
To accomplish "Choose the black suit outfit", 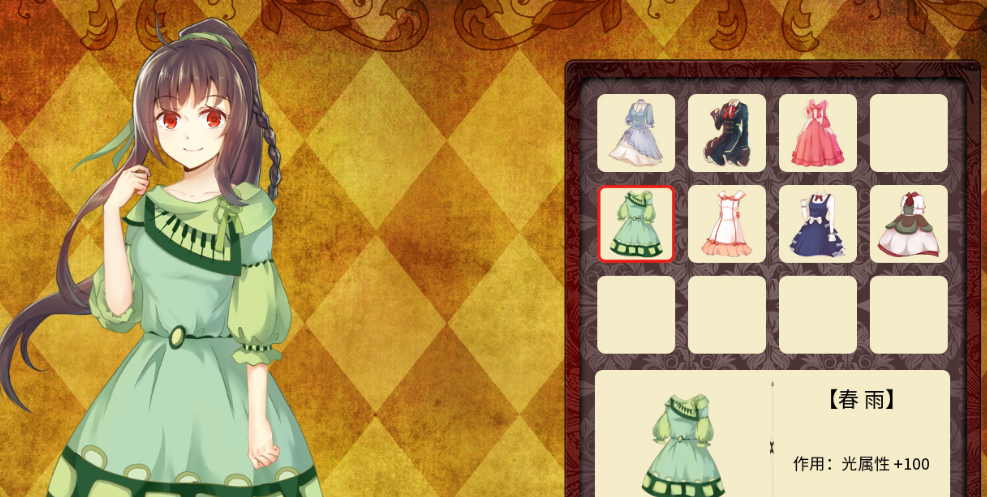I will 727,133.
